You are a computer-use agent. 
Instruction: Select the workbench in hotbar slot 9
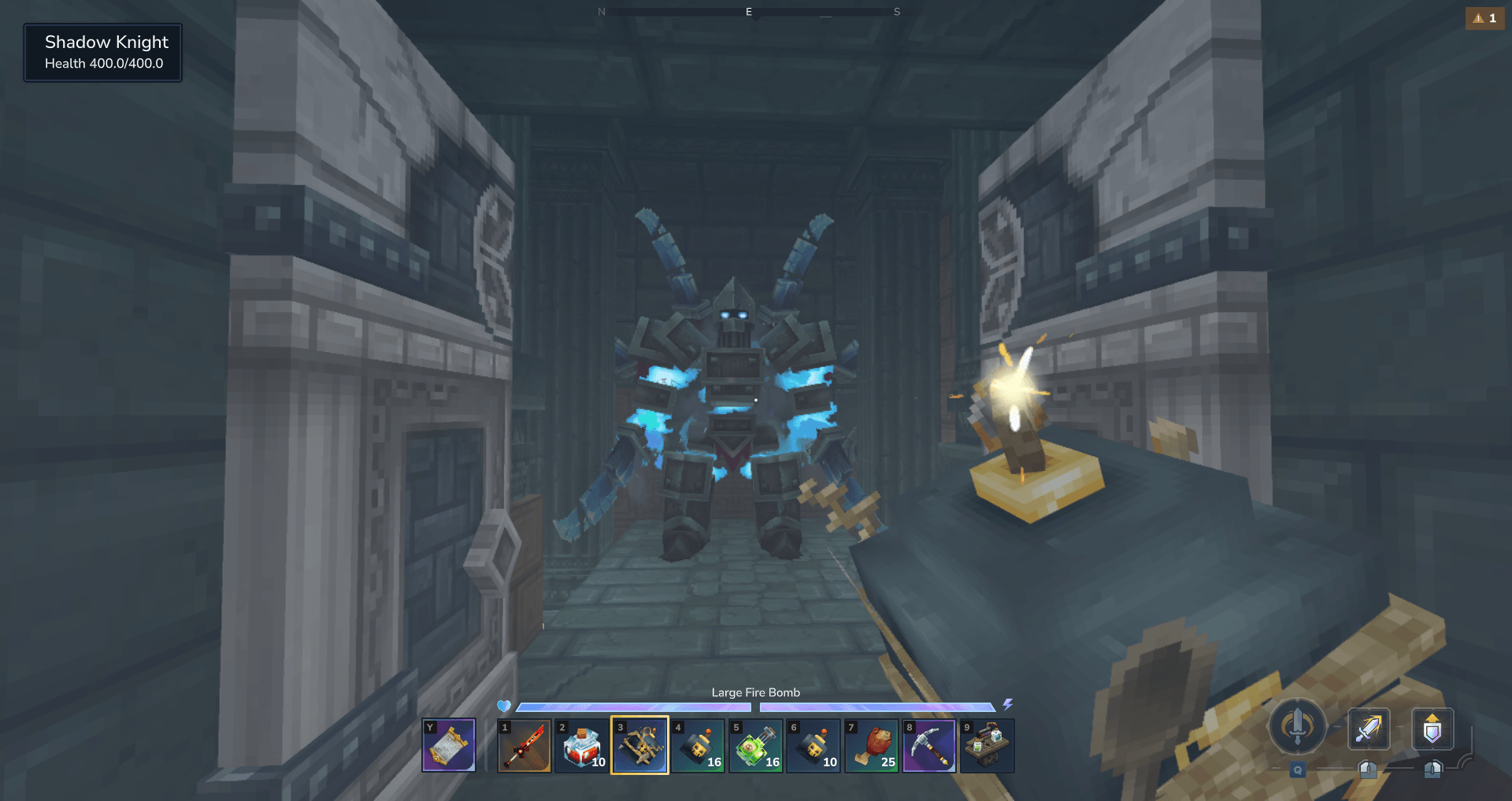988,745
